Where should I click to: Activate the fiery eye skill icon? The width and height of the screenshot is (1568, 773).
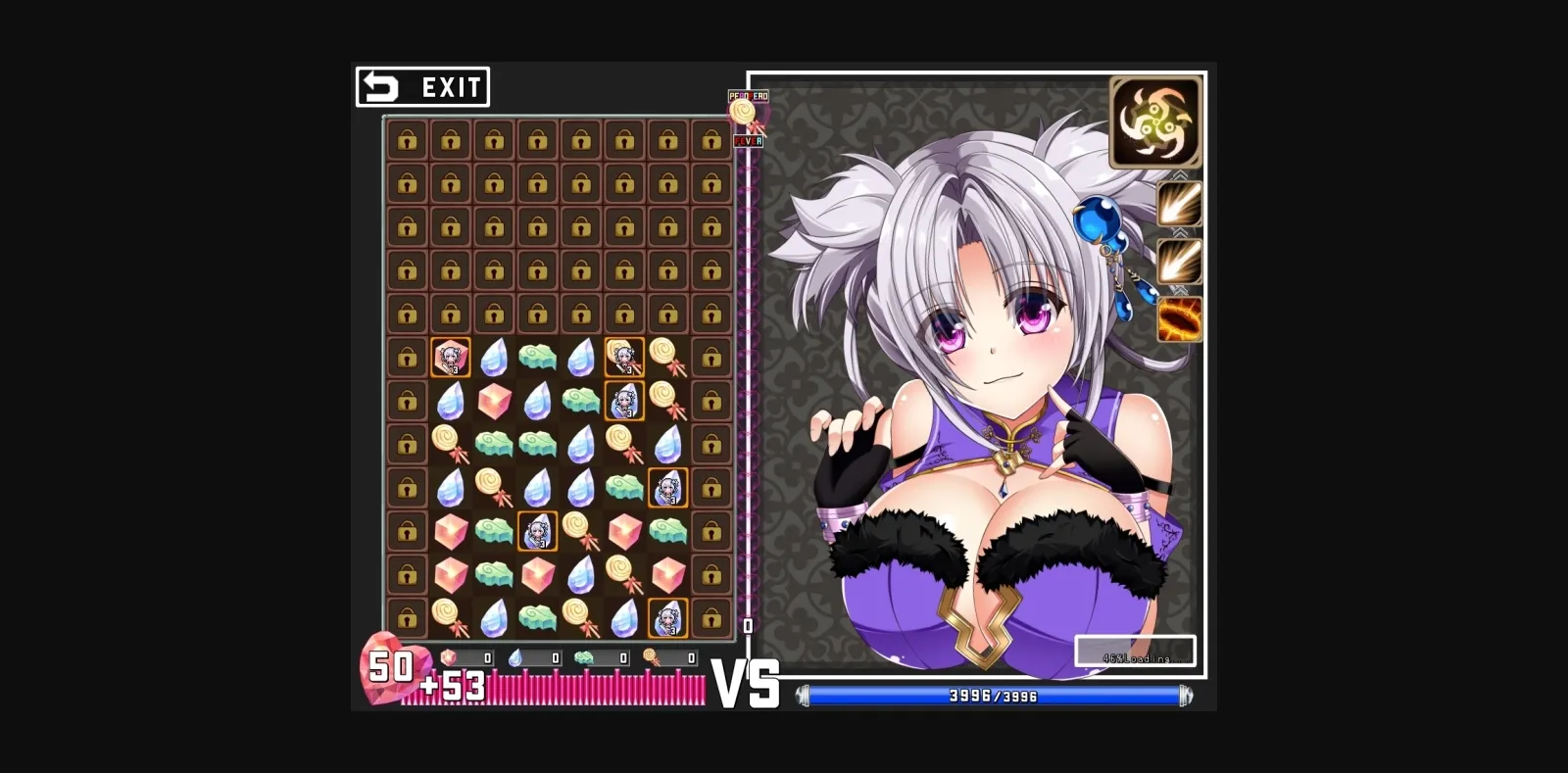tap(1179, 317)
